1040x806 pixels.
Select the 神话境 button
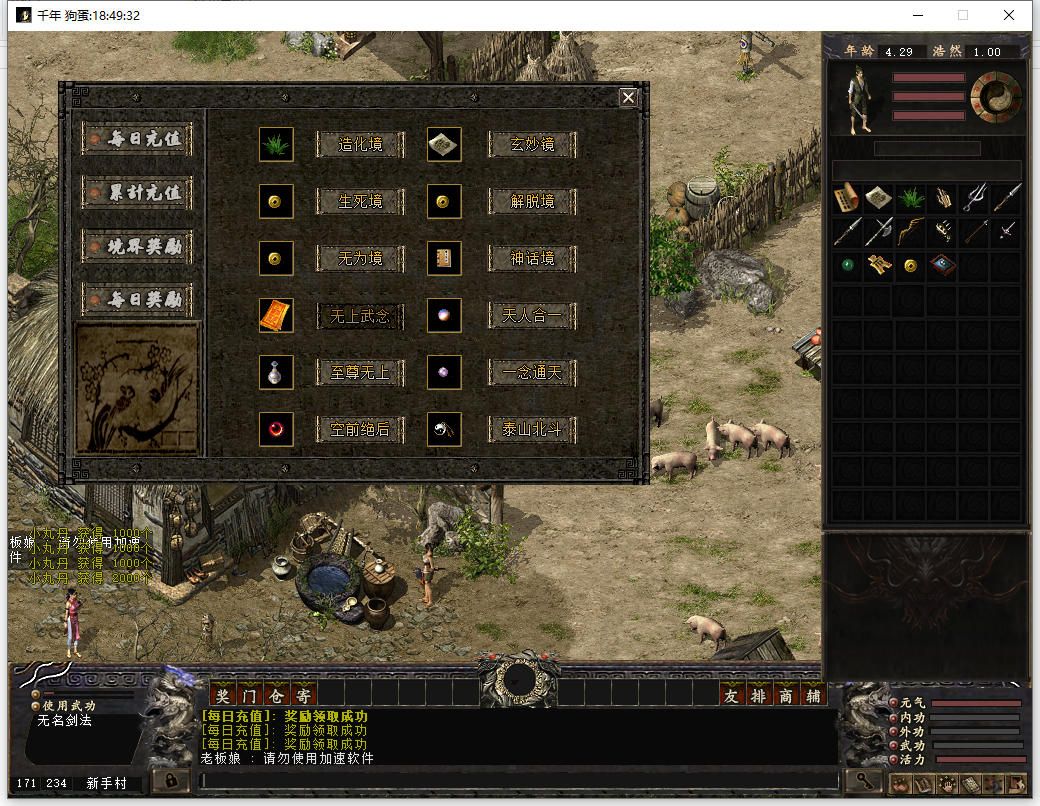click(x=532, y=259)
